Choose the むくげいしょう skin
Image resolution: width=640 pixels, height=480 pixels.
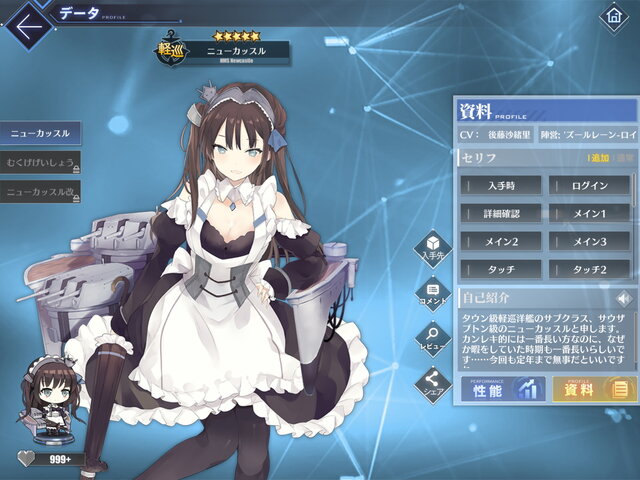(40, 162)
